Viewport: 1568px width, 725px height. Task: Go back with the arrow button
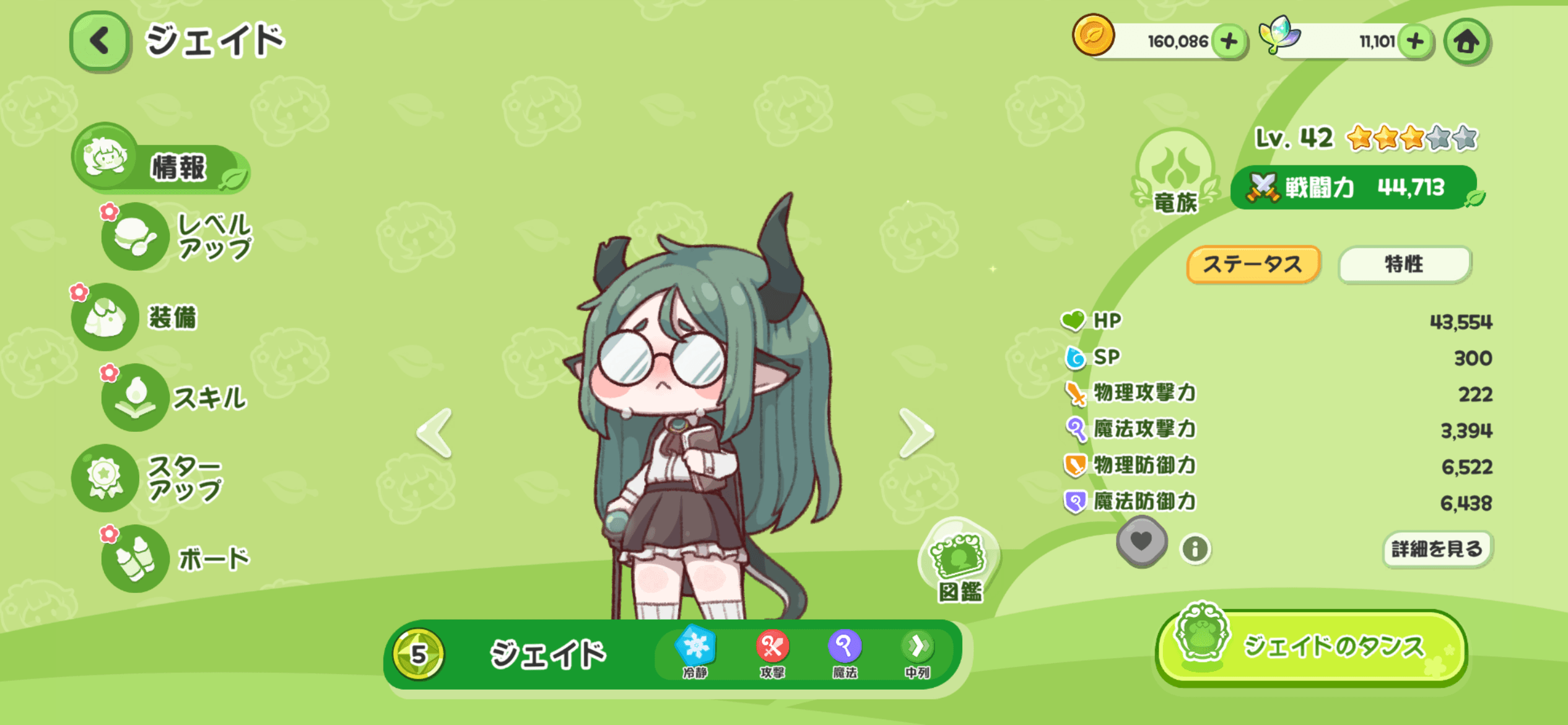100,42
